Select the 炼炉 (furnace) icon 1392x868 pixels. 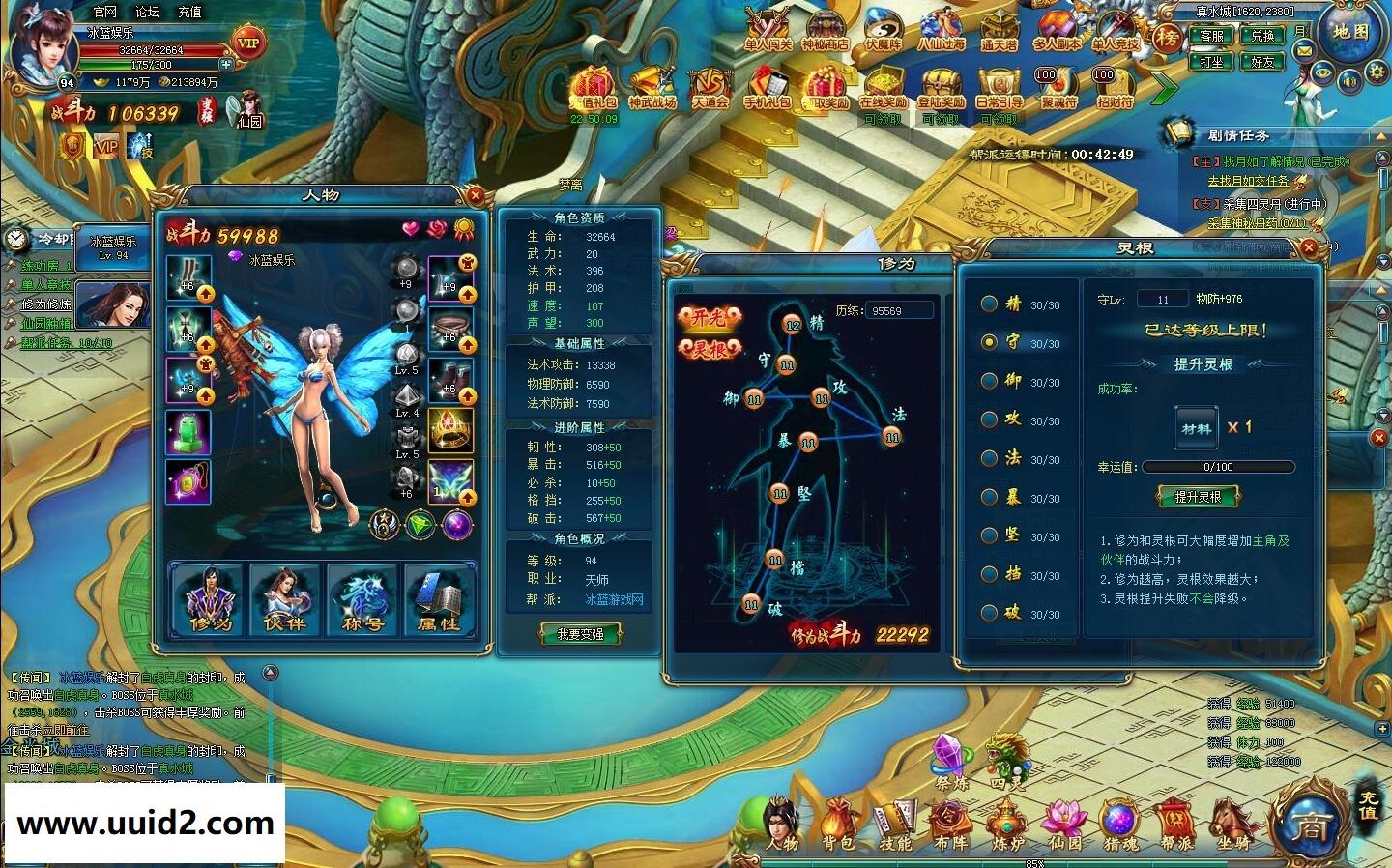[x=1007, y=826]
